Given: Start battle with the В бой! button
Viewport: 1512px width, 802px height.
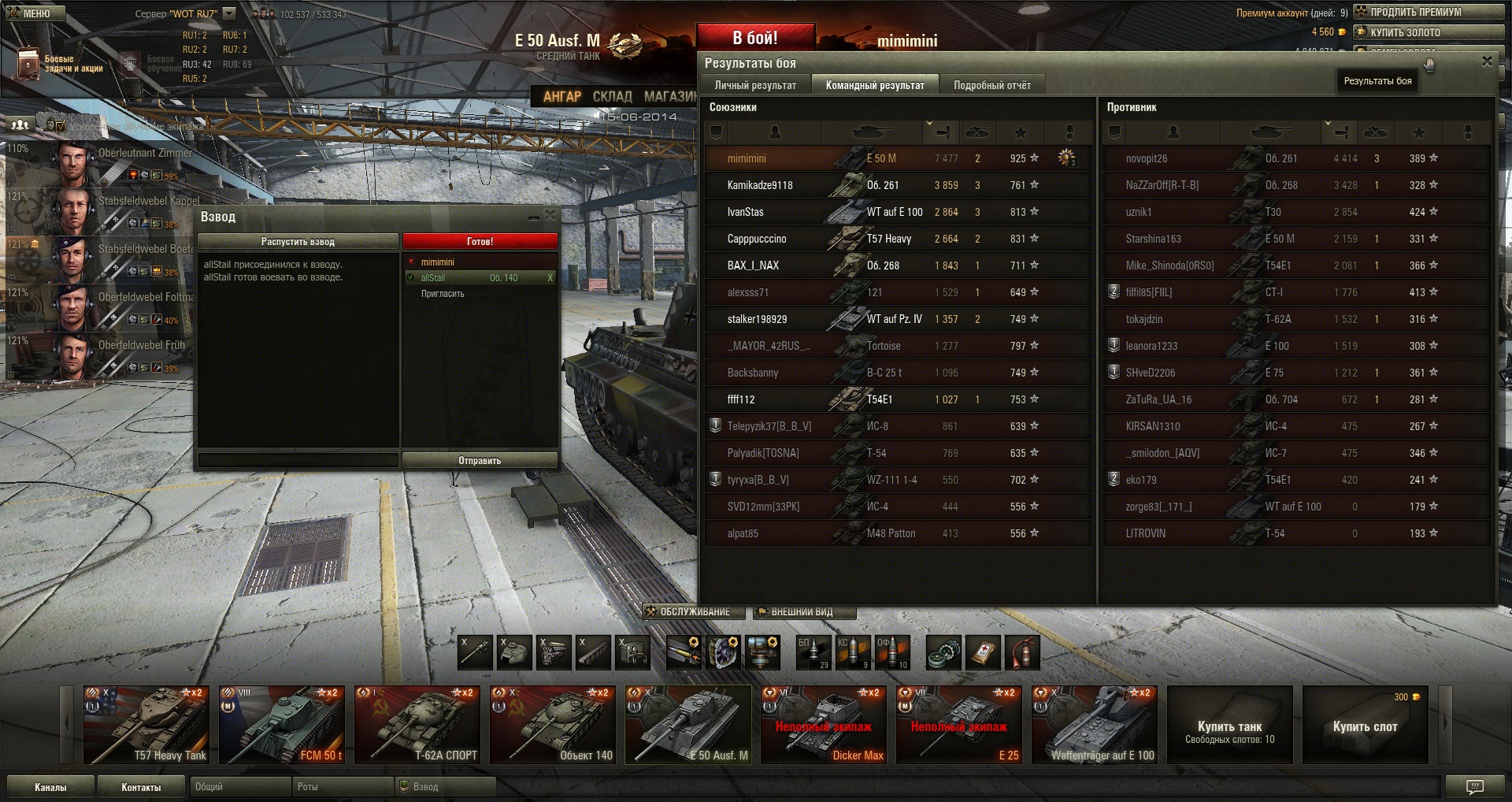Looking at the screenshot, I should click(x=754, y=38).
